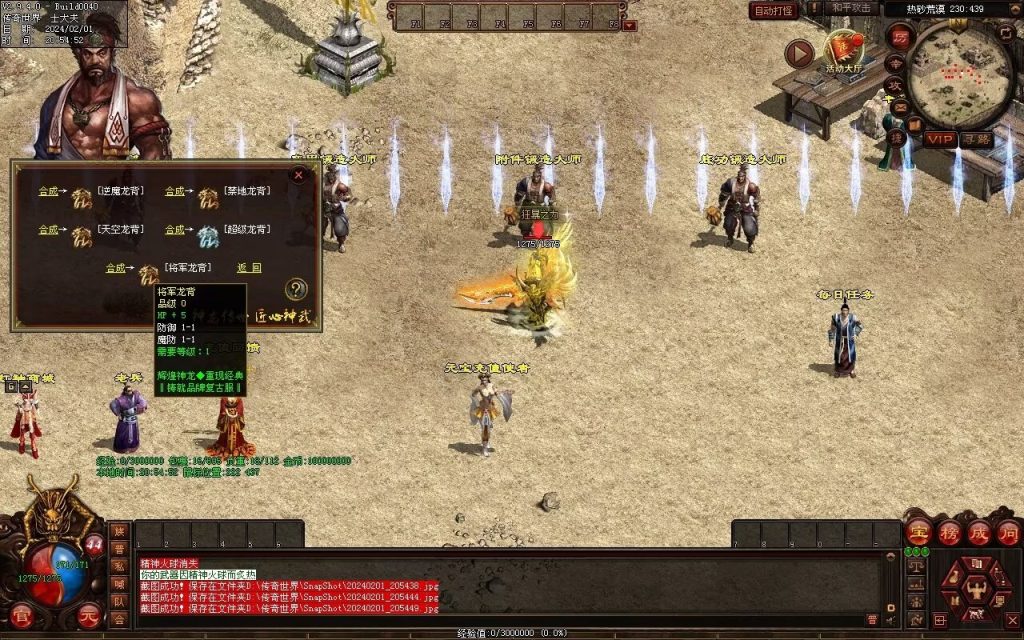Synthesize the 禁地龙背 item
This screenshot has width=1024, height=640.
[x=175, y=191]
